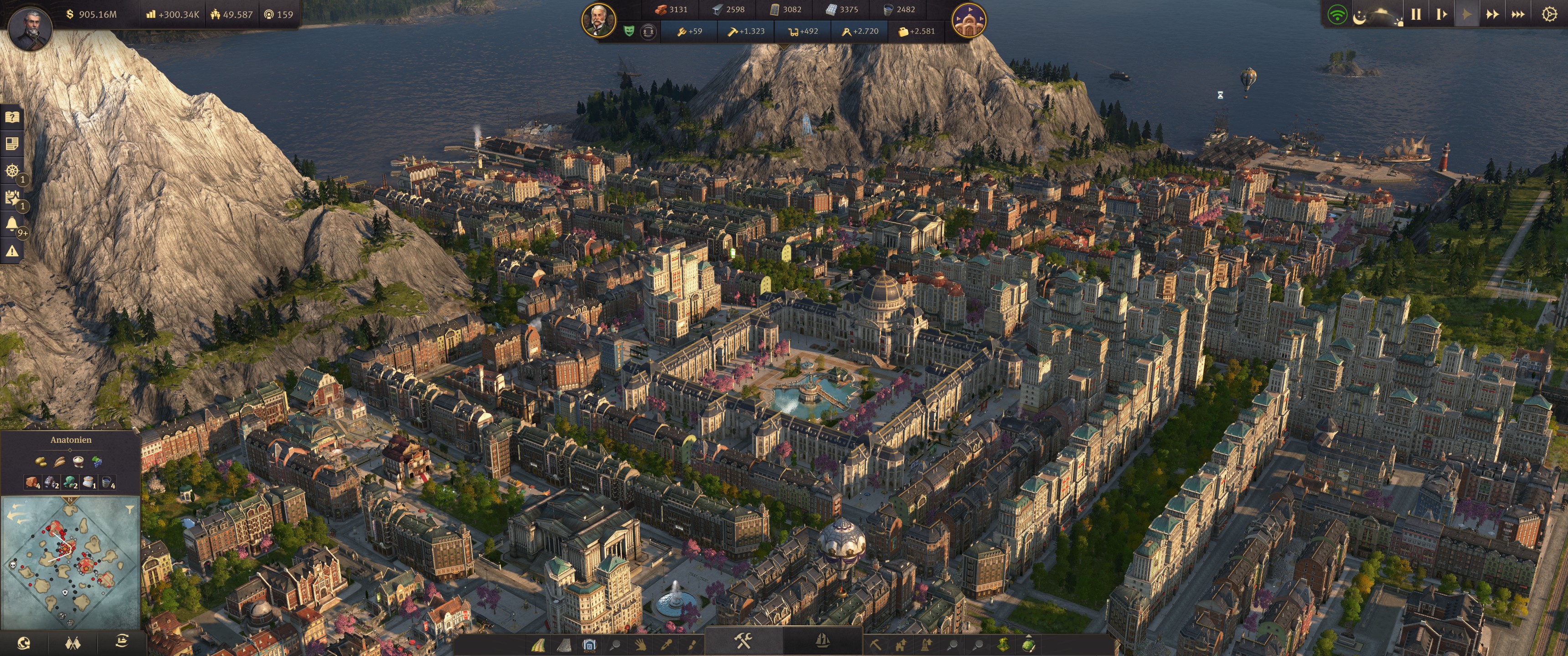The width and height of the screenshot is (1568, 656).
Task: View the warning triangle alerts
Action: [x=12, y=251]
